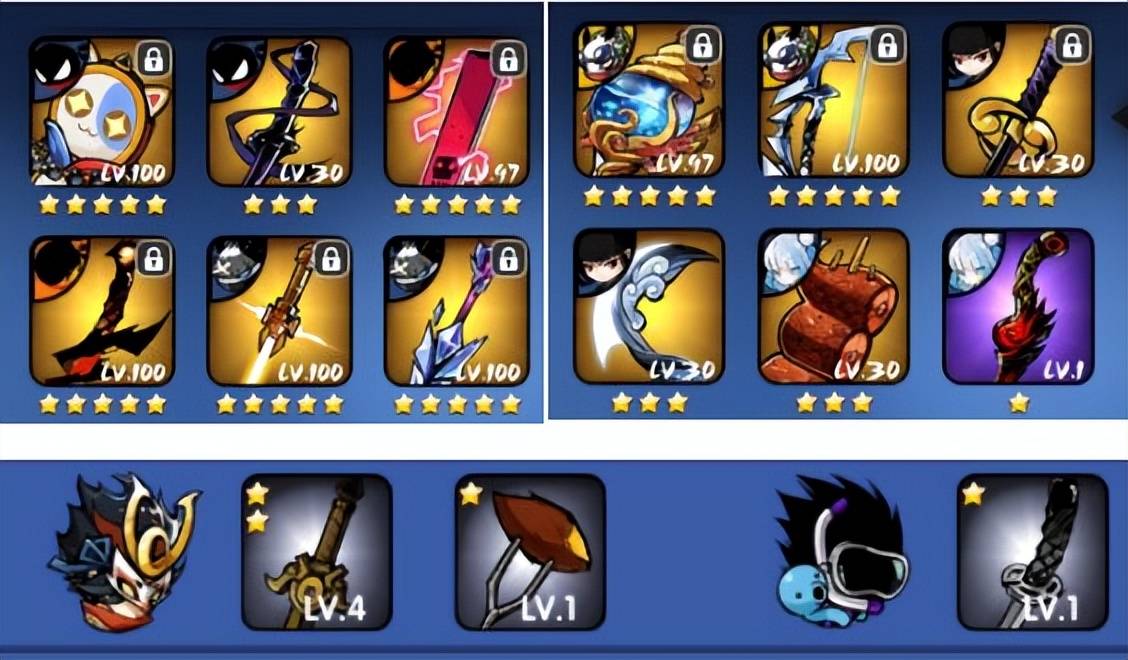Select the glowing golden sword LV.100

(279, 311)
